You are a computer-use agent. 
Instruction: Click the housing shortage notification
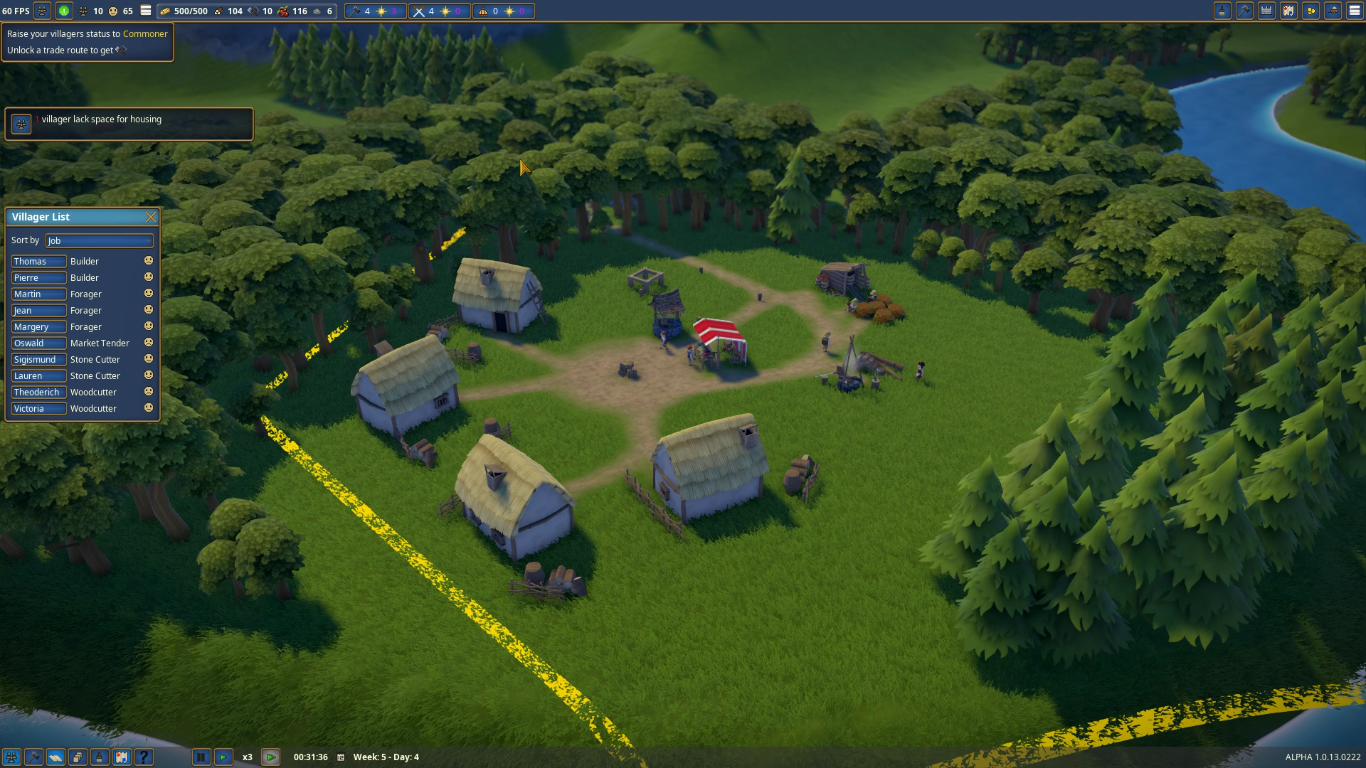pos(128,124)
